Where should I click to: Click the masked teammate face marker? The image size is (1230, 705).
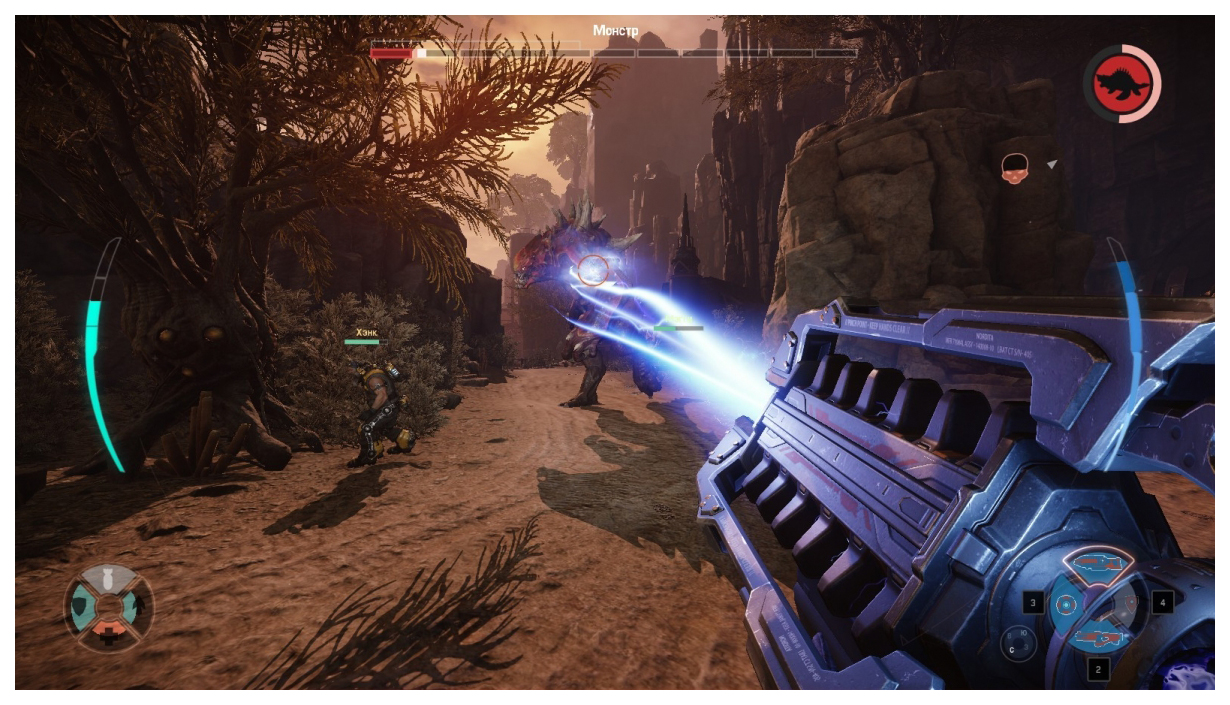(1015, 167)
